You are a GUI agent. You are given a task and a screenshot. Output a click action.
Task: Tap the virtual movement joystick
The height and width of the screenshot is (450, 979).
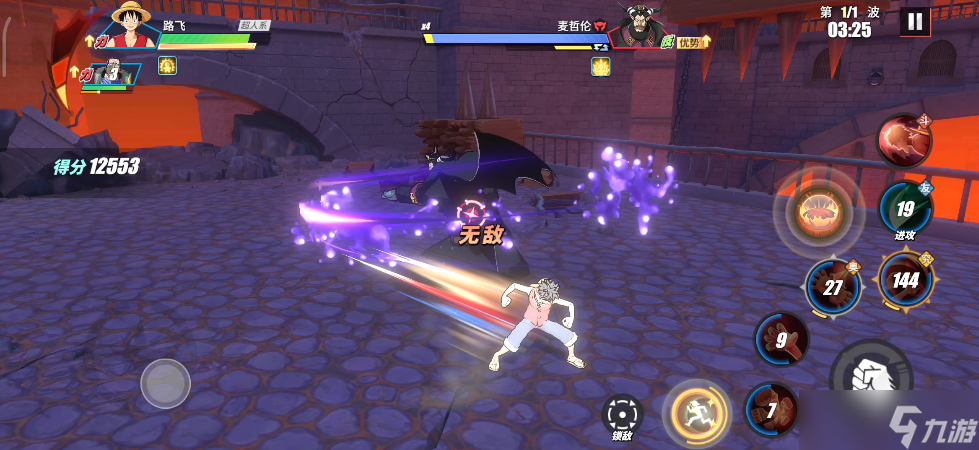tap(165, 383)
